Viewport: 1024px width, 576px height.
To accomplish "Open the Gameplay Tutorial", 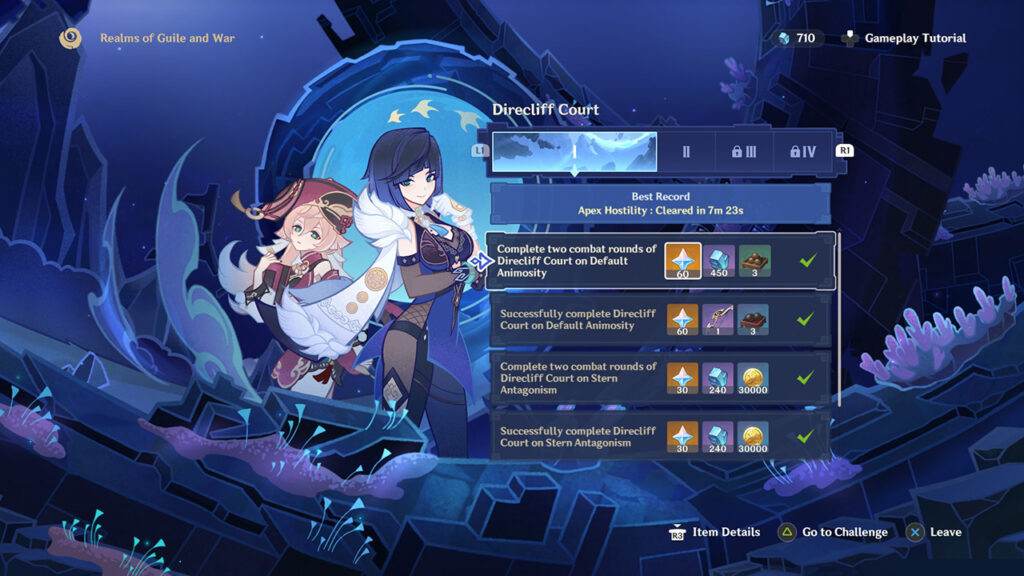I will pyautogui.click(x=905, y=38).
